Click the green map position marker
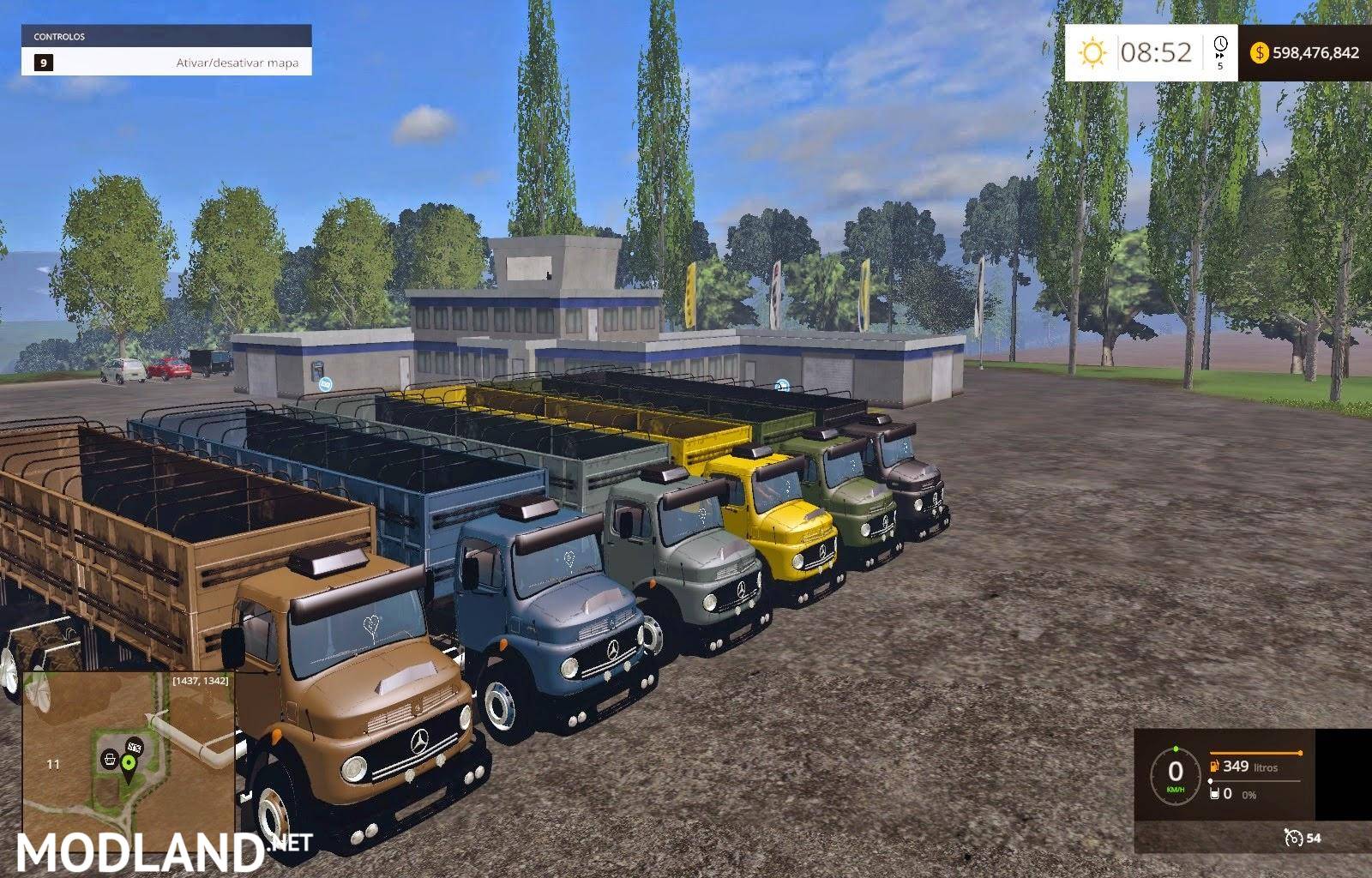This screenshot has height=878, width=1372. tap(129, 761)
